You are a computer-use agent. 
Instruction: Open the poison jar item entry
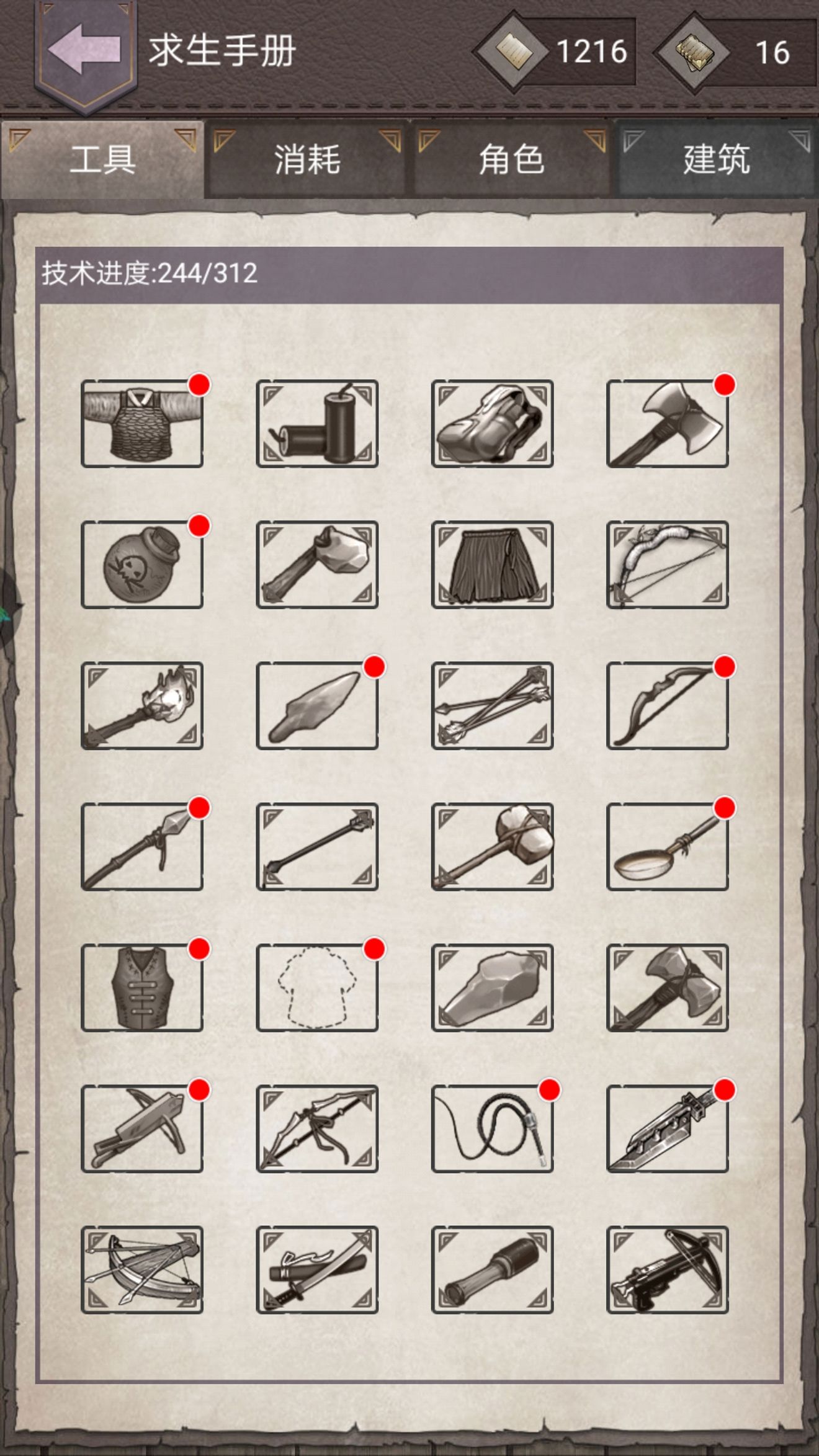141,568
